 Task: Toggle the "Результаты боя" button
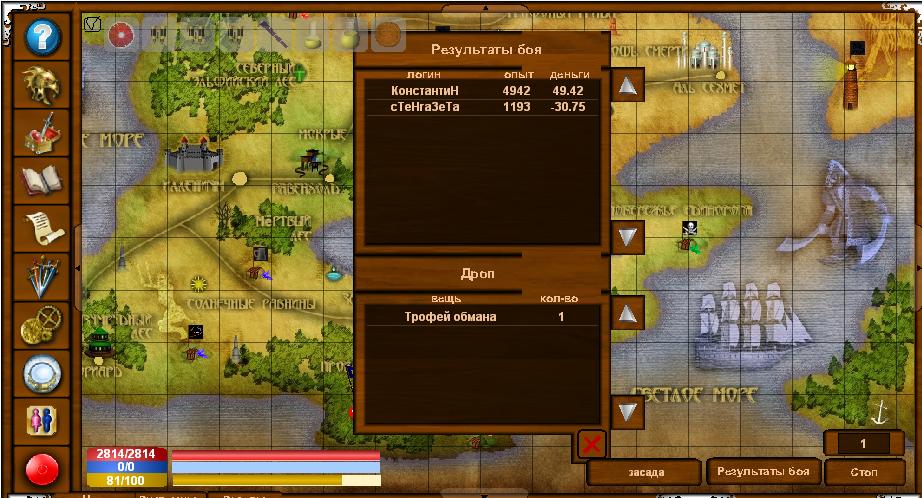coord(764,471)
